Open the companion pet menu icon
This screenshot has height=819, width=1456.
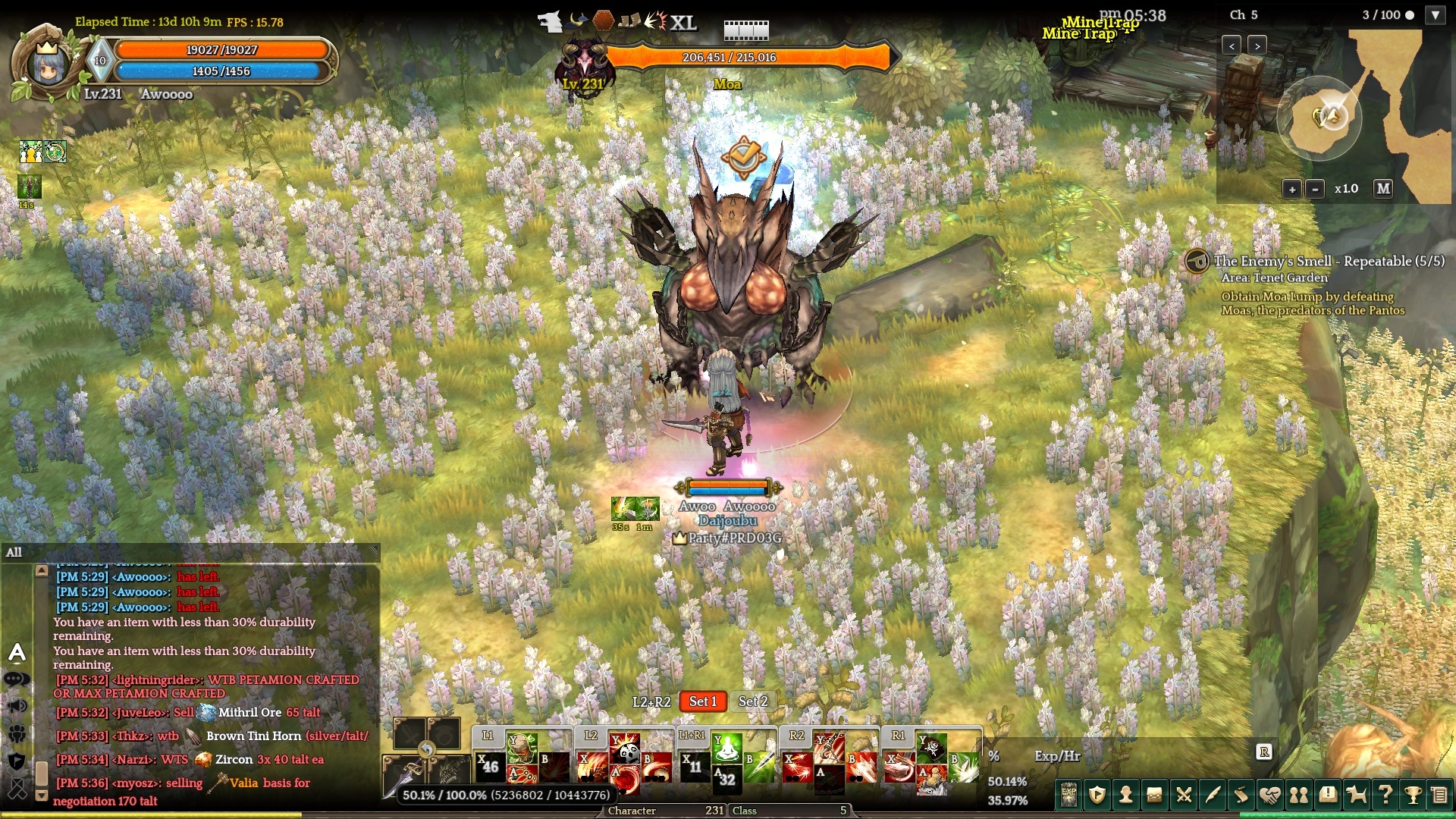click(x=1356, y=795)
